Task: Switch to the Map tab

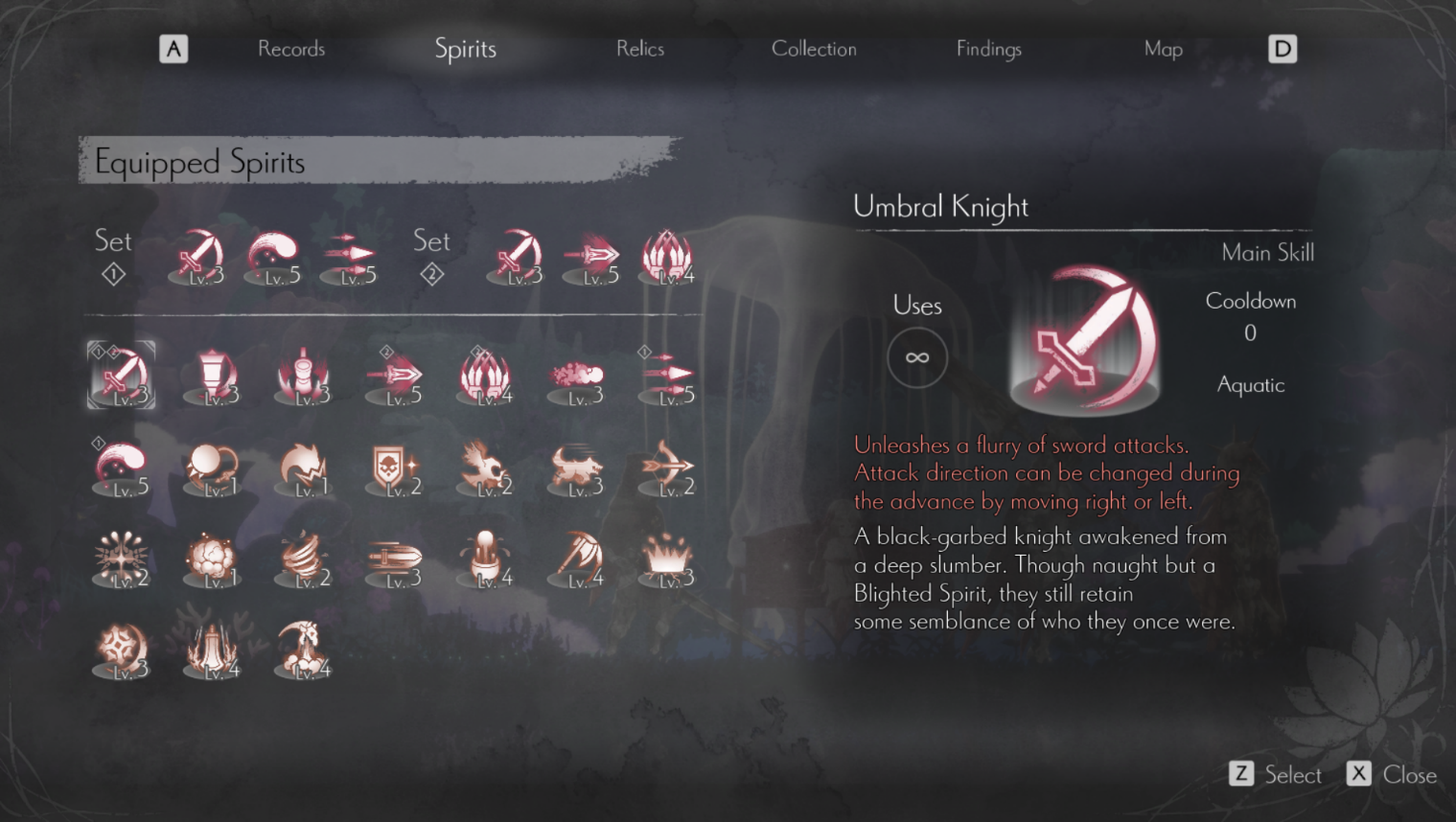Action: [x=1163, y=49]
